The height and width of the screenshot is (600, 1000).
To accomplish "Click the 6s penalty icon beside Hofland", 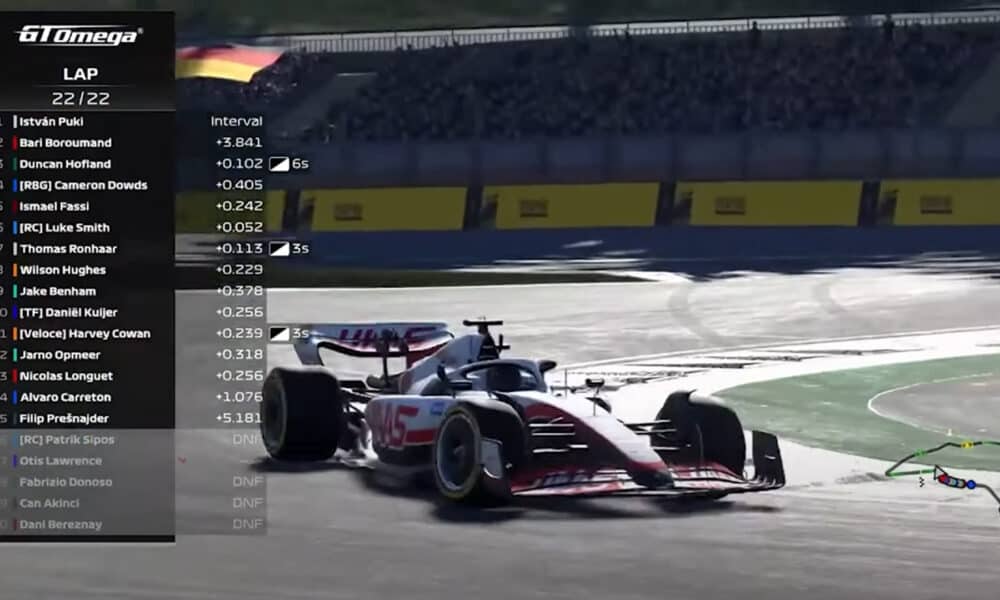I will pos(279,164).
